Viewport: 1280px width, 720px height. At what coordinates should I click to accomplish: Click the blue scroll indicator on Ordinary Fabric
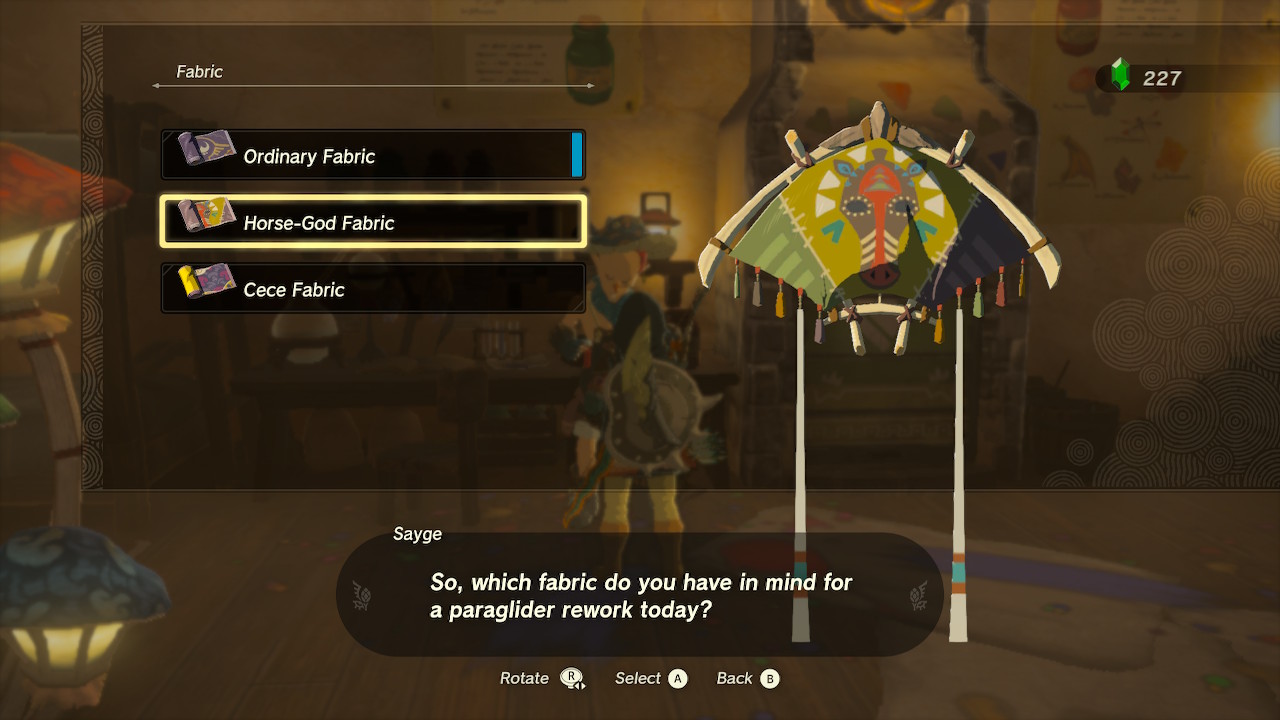click(578, 155)
